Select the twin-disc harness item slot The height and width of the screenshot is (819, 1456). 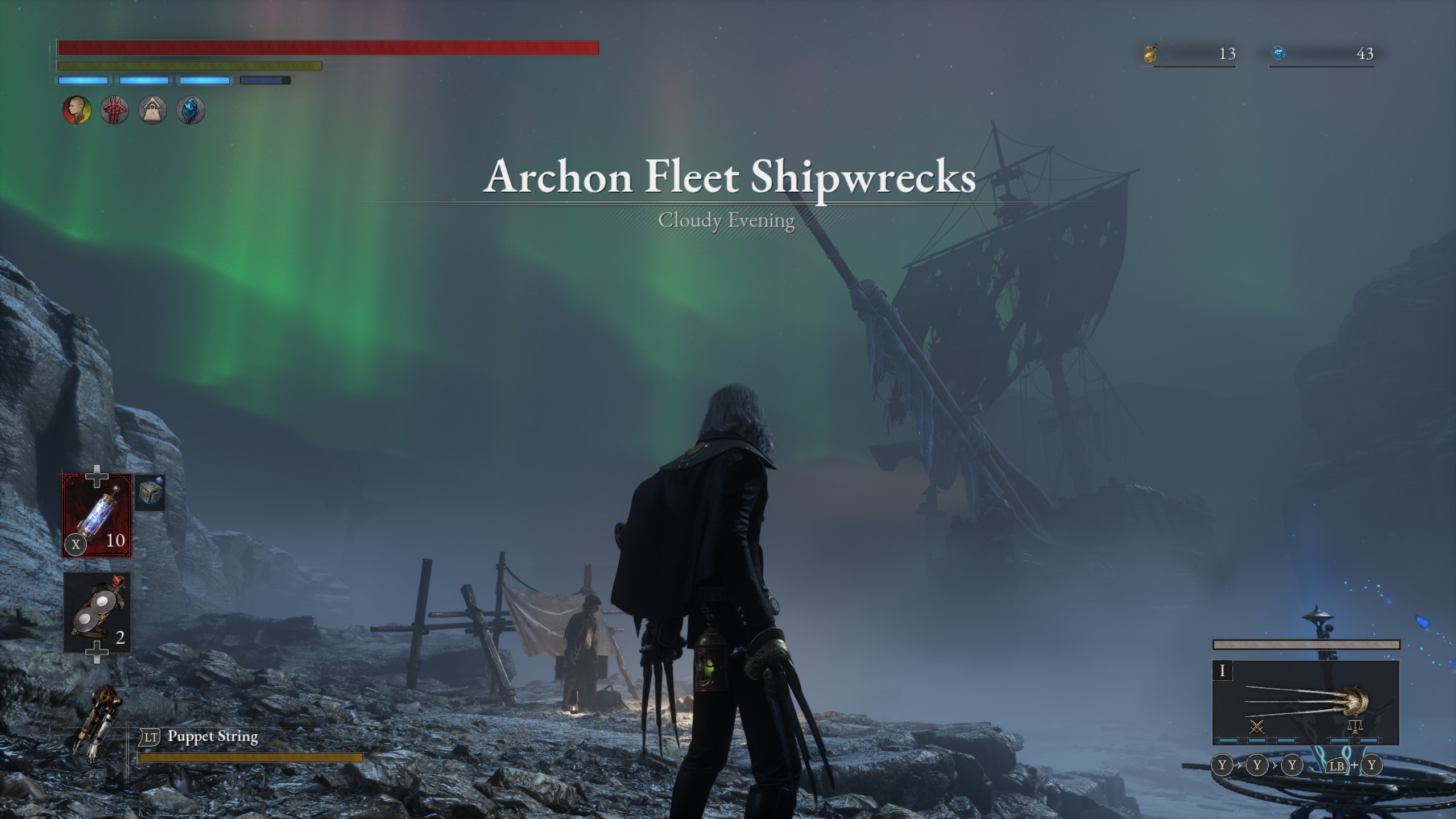point(97,612)
